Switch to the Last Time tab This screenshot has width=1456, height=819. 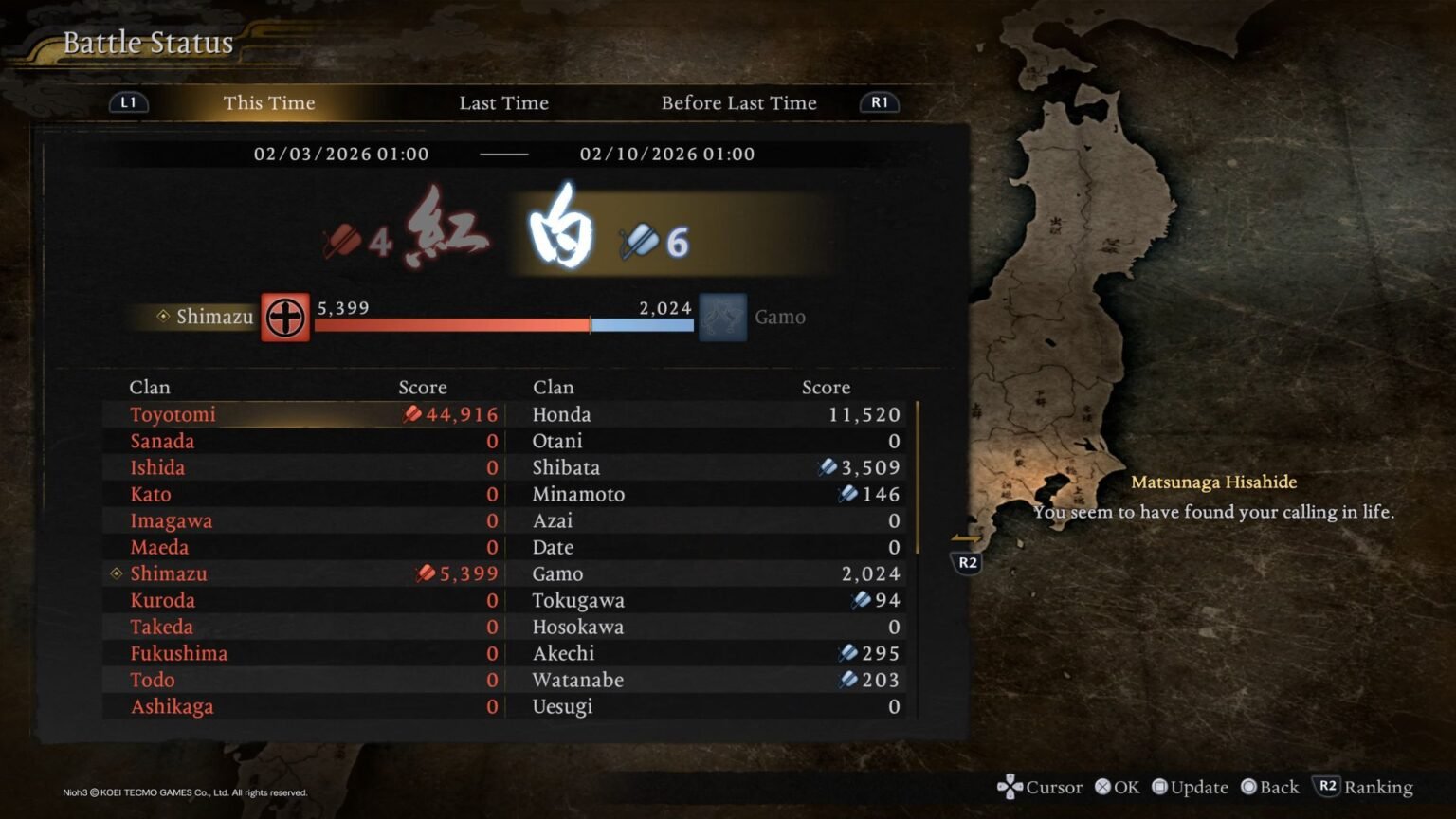tap(503, 103)
